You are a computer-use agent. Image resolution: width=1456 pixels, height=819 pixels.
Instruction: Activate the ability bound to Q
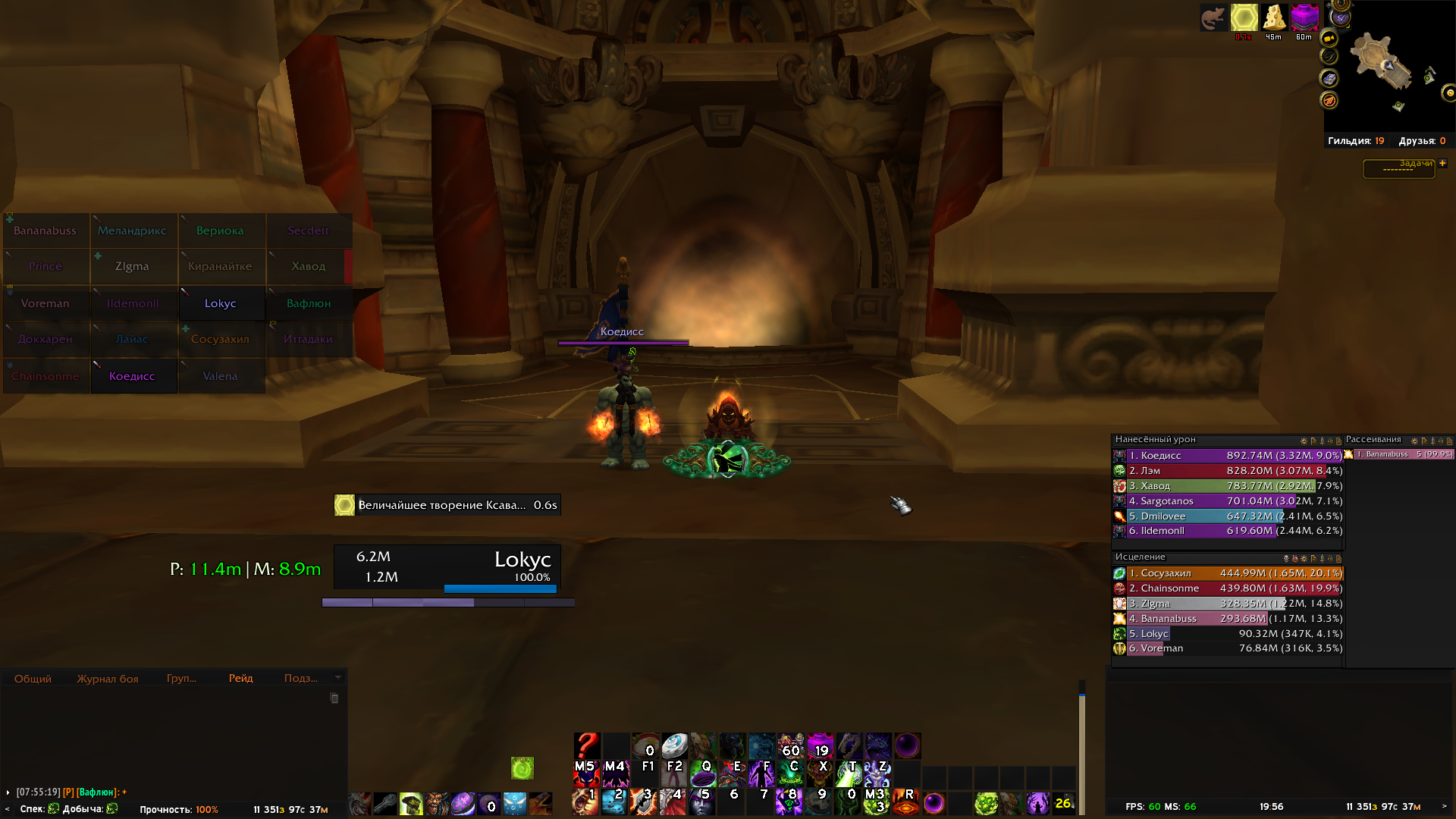pos(703,773)
